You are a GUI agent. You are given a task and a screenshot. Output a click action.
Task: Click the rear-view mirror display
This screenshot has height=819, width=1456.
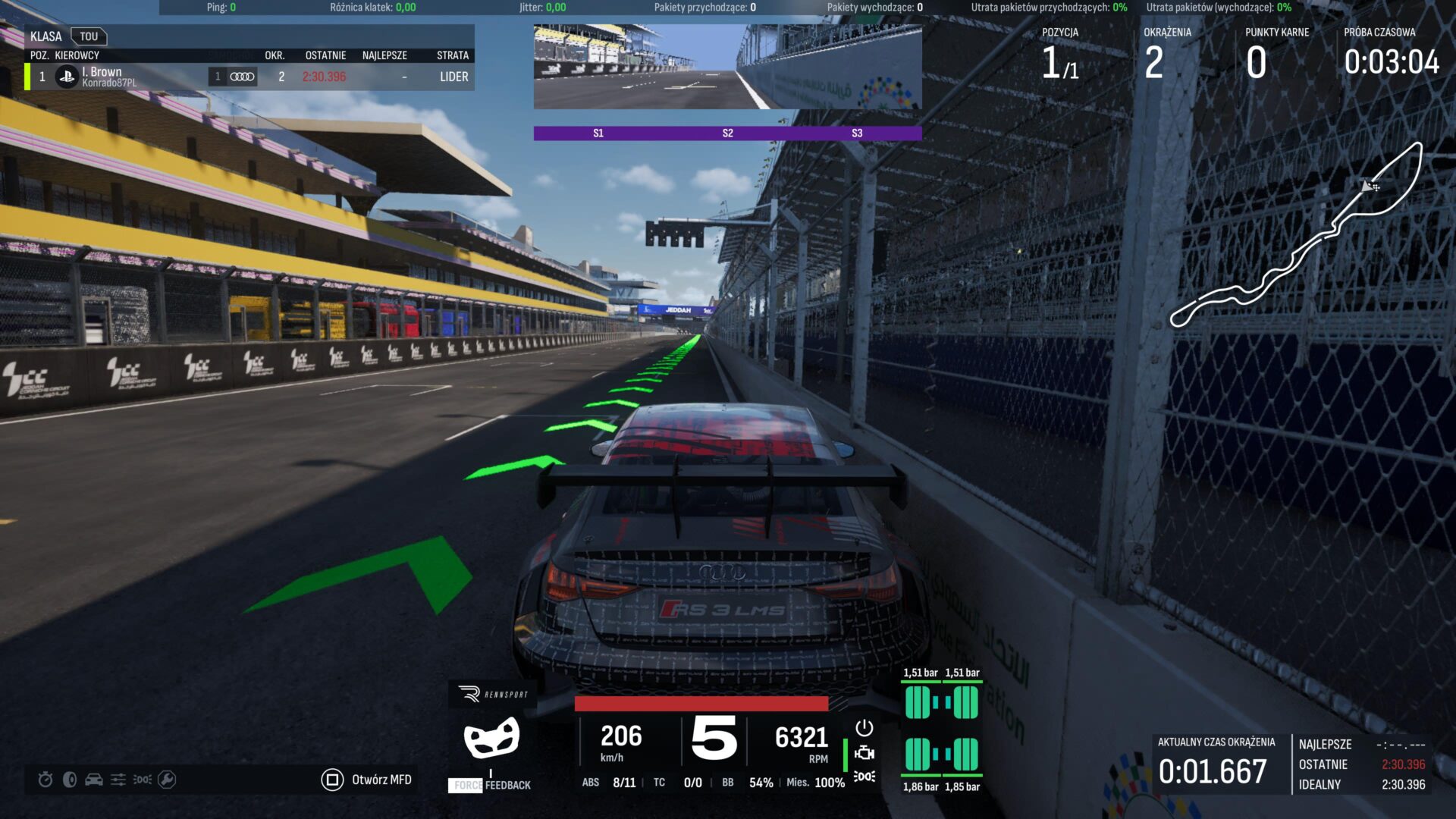tap(727, 67)
